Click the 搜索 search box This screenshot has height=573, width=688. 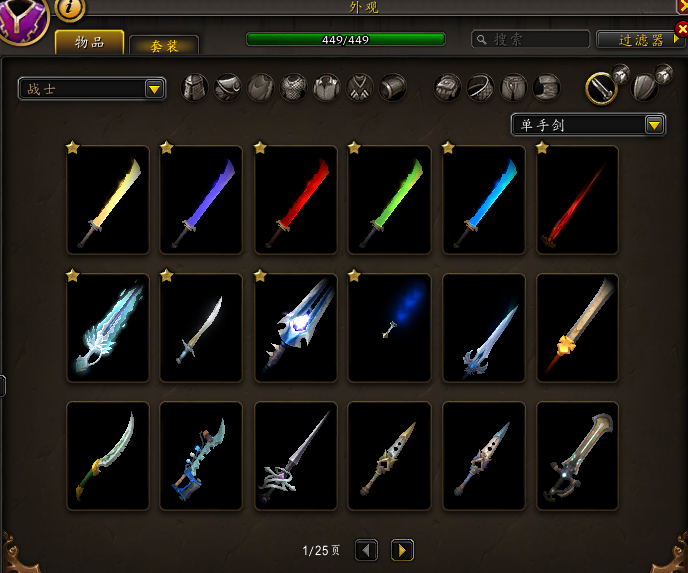point(530,39)
